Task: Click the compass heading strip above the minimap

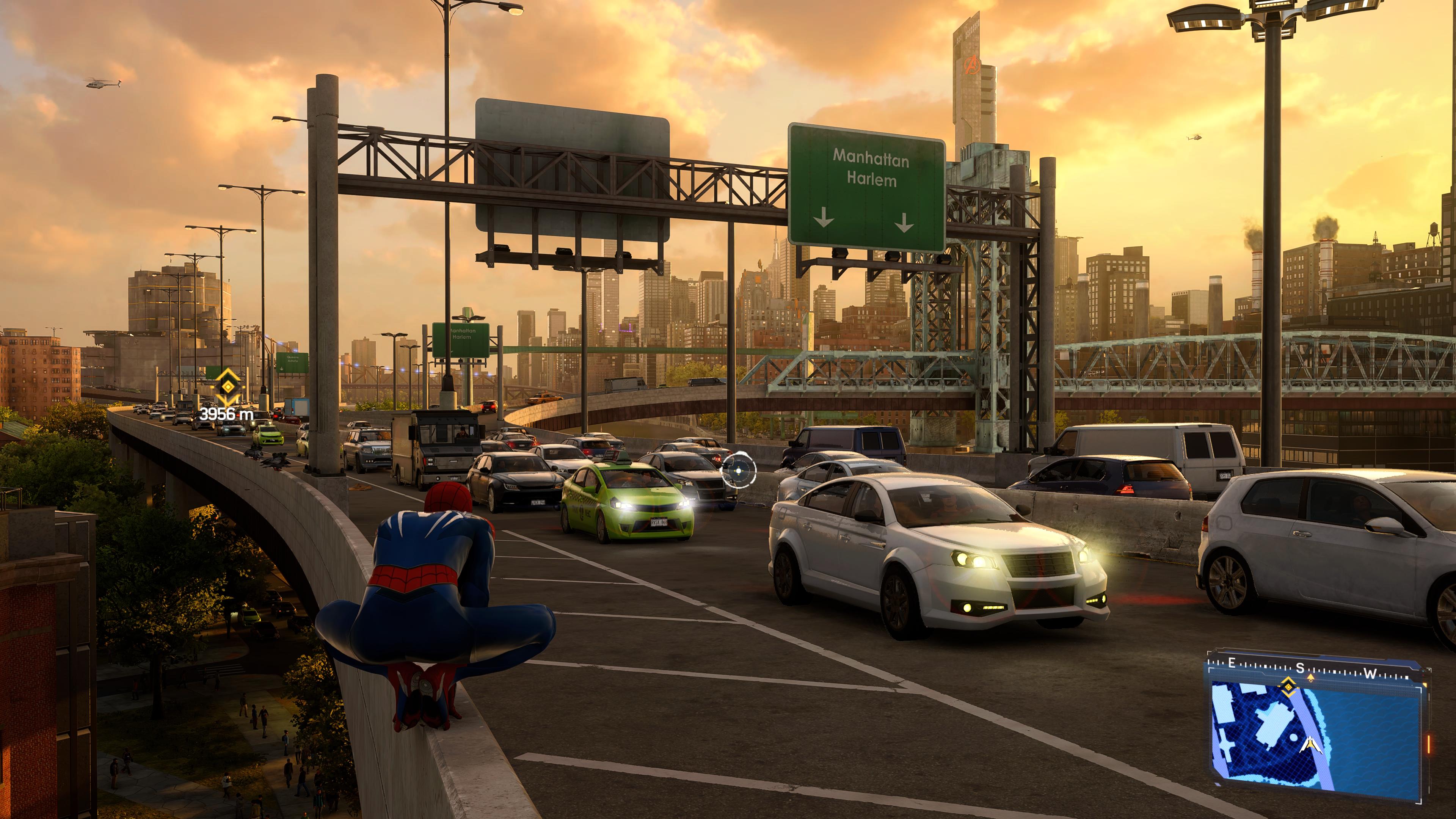Action: click(x=1311, y=670)
